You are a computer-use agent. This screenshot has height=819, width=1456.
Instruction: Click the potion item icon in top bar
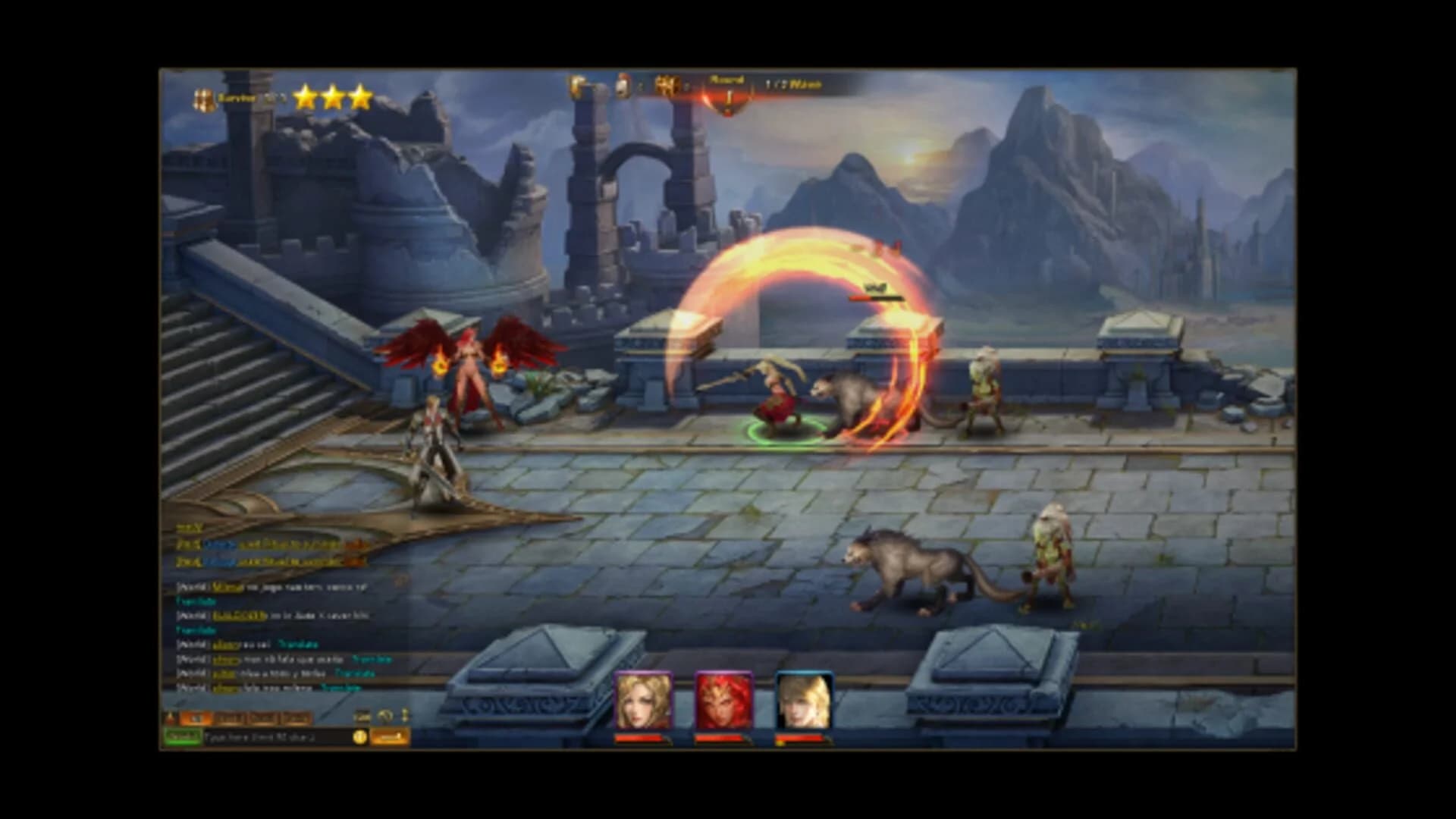[x=623, y=86]
